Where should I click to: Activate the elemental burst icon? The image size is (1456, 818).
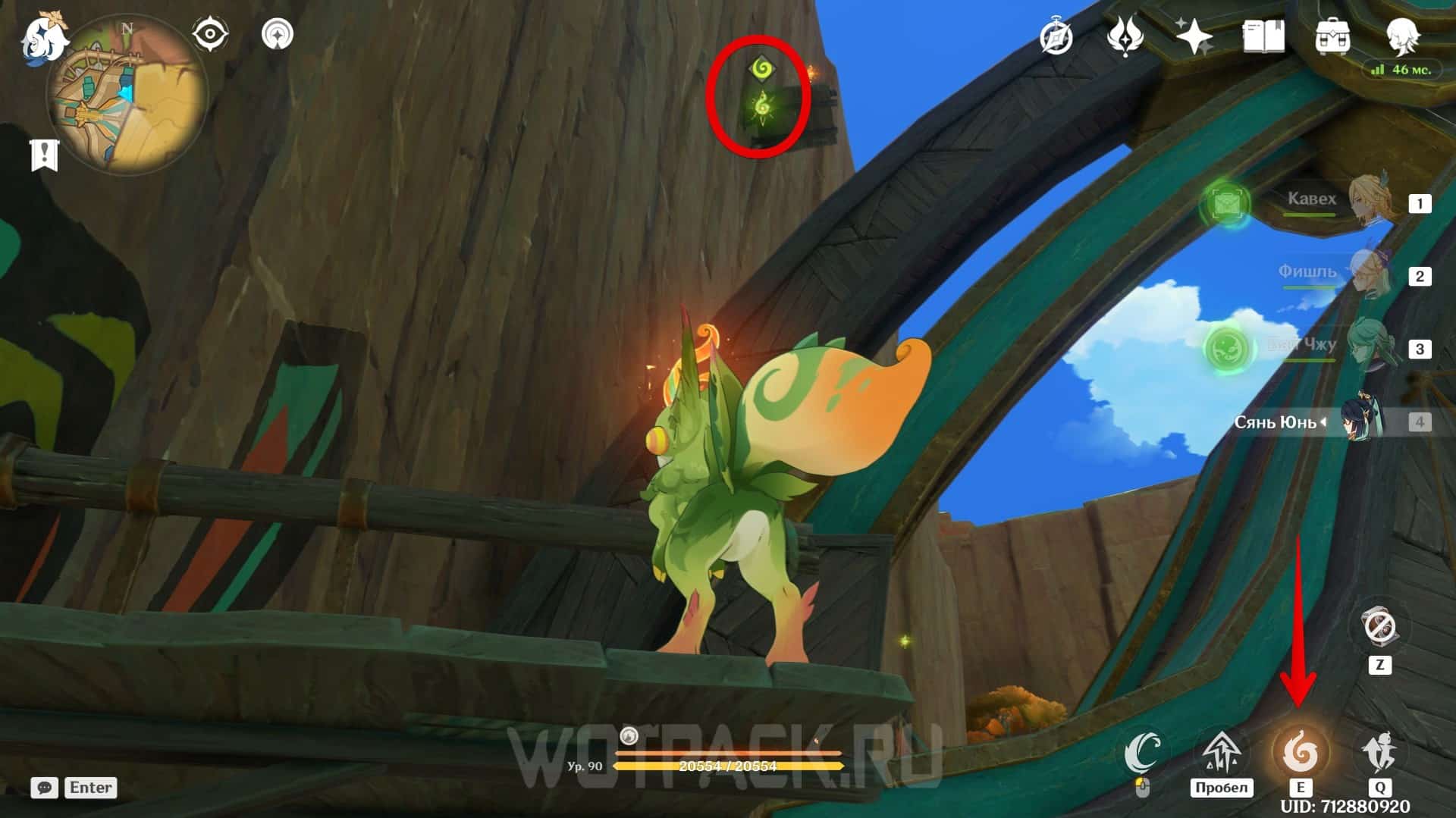click(1380, 753)
